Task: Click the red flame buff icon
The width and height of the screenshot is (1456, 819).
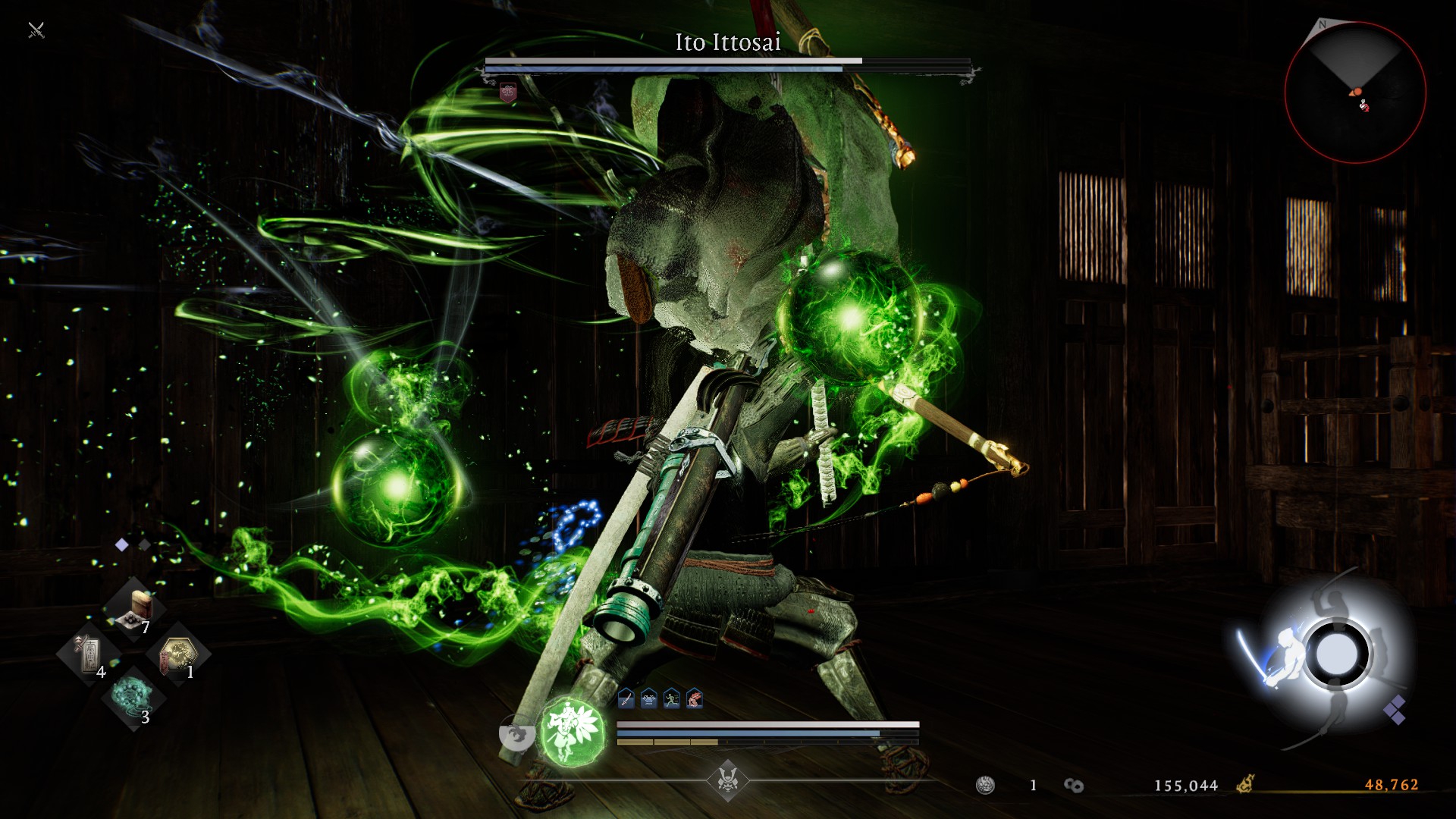Action: (x=695, y=699)
